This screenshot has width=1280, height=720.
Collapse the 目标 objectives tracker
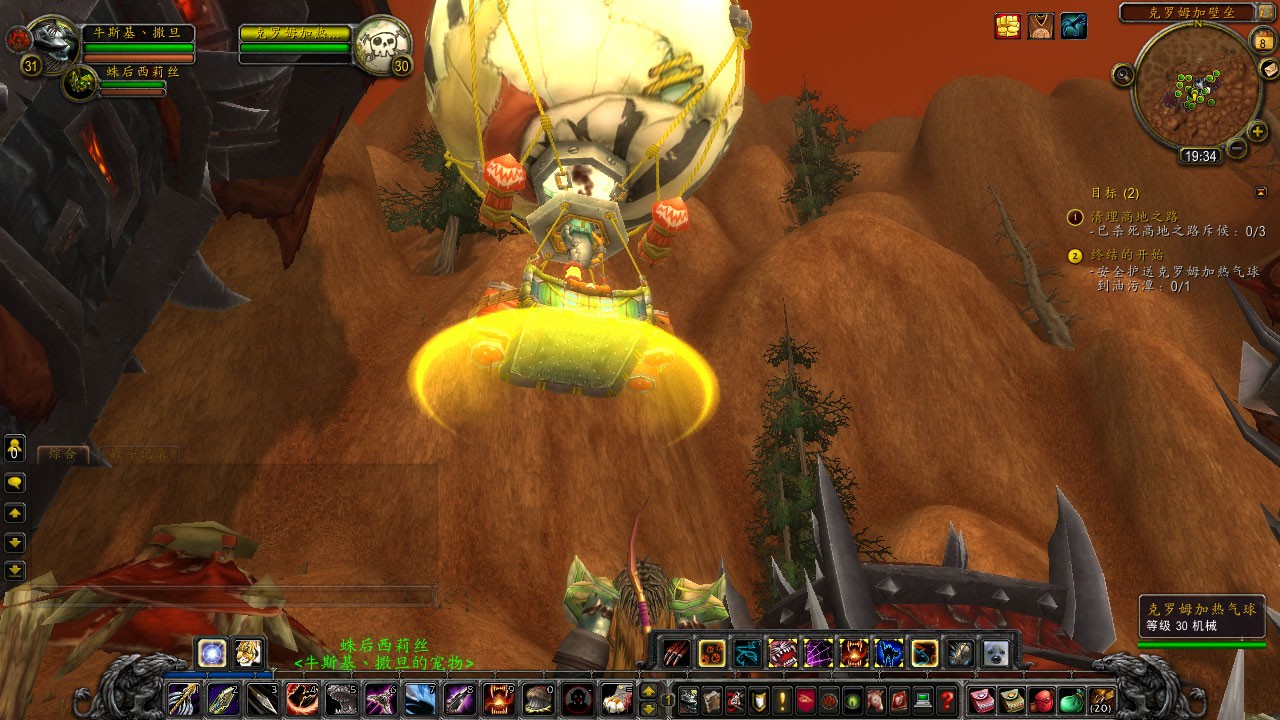coord(1260,192)
